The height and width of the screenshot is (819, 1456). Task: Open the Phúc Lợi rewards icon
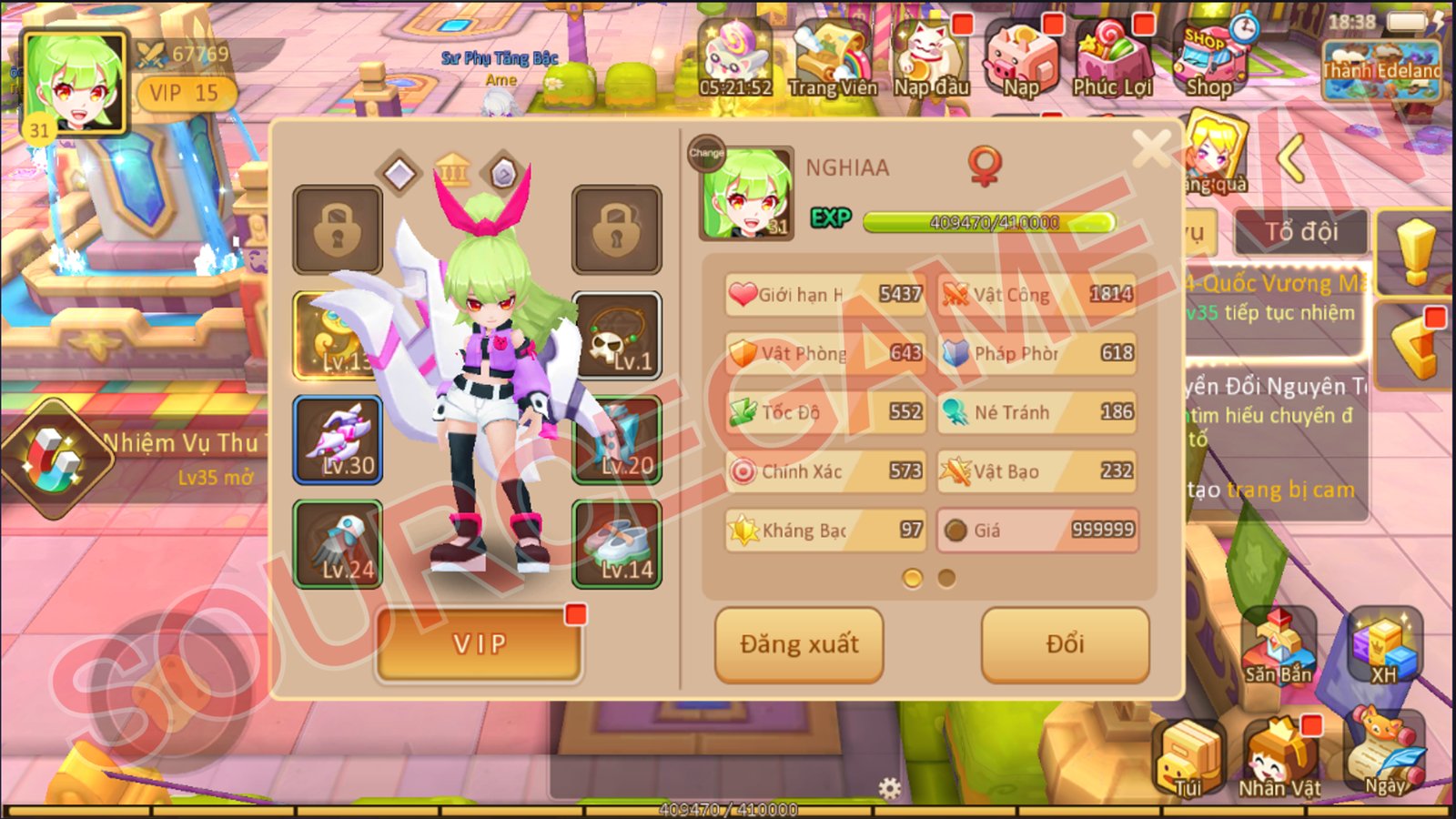[x=1112, y=60]
